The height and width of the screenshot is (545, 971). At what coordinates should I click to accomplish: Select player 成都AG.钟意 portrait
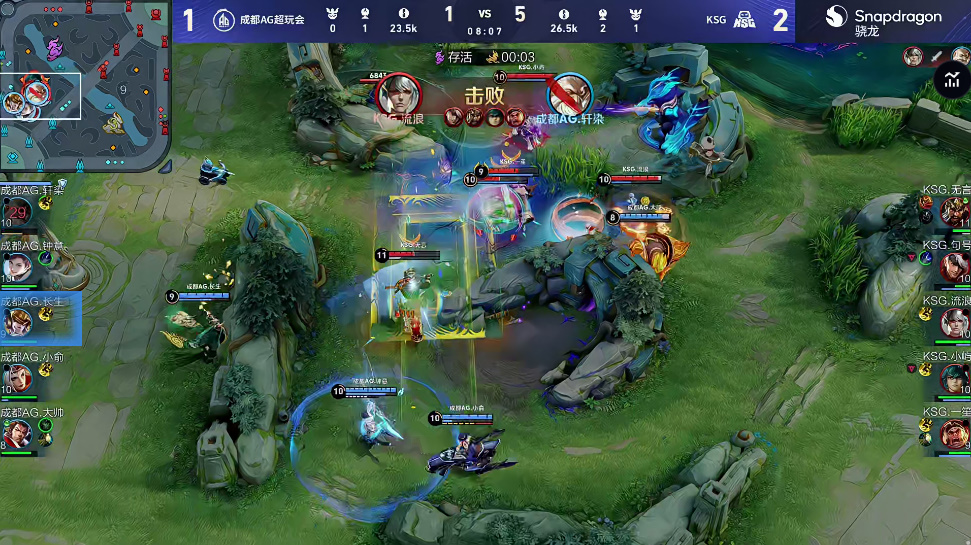pos(17,267)
